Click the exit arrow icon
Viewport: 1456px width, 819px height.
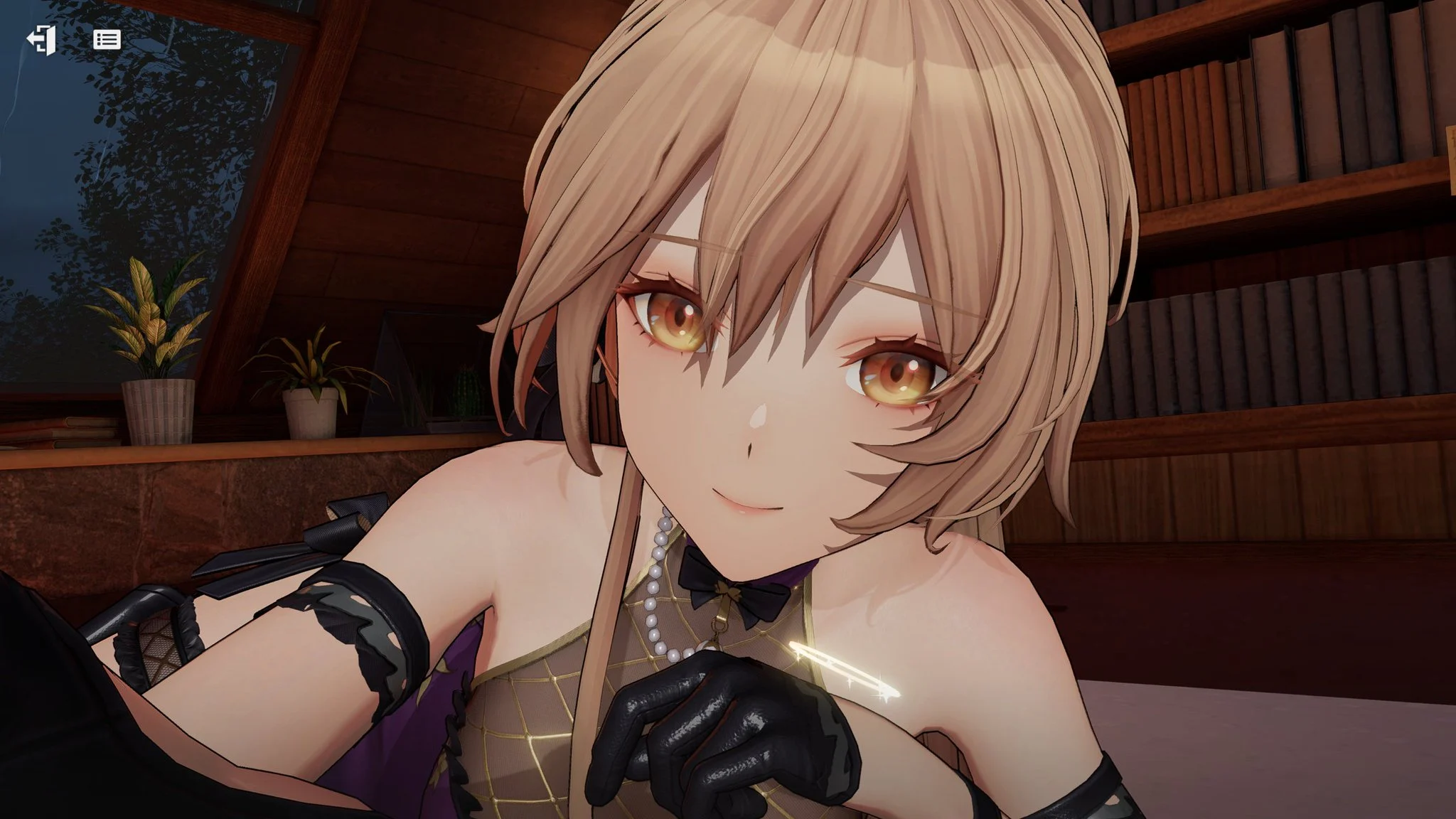41,40
